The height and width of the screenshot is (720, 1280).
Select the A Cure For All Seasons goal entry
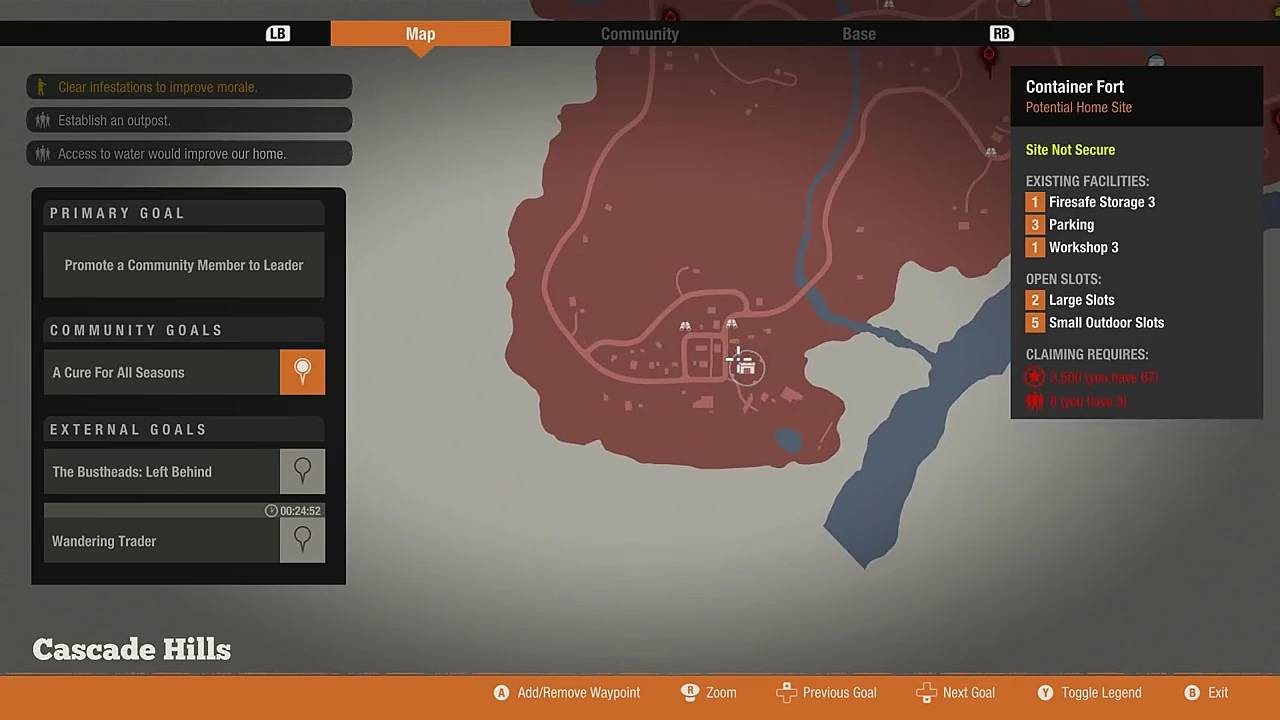(160, 371)
